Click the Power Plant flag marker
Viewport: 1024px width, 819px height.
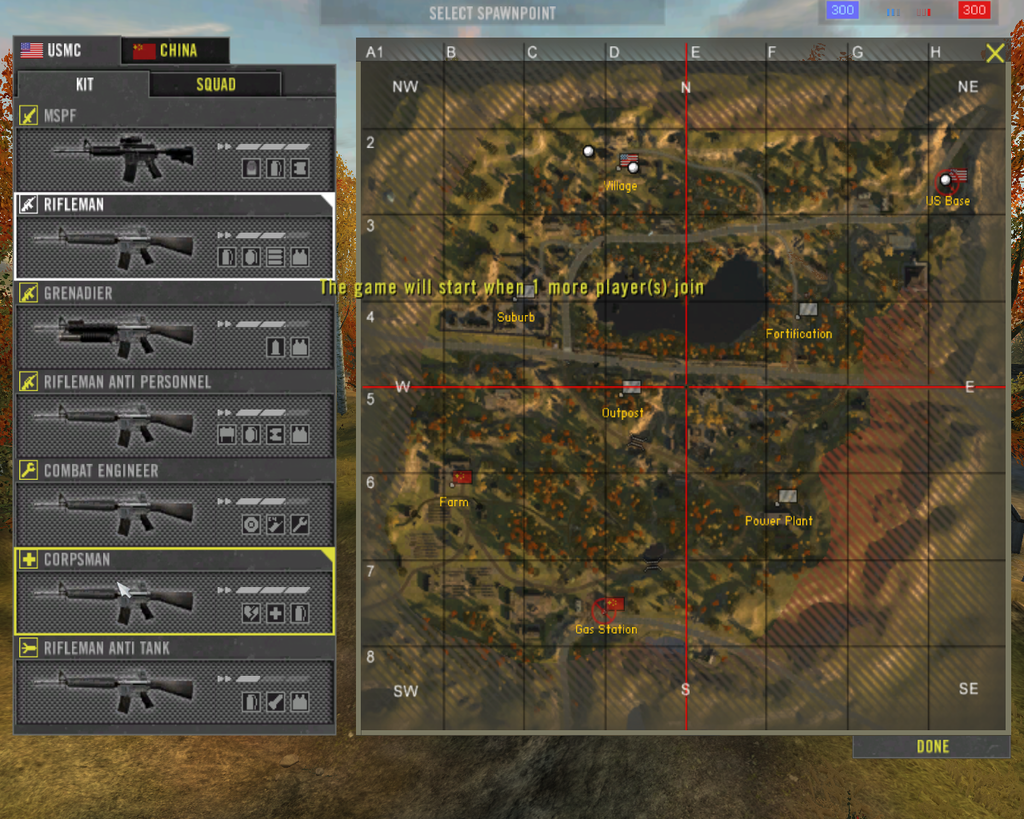coord(788,496)
